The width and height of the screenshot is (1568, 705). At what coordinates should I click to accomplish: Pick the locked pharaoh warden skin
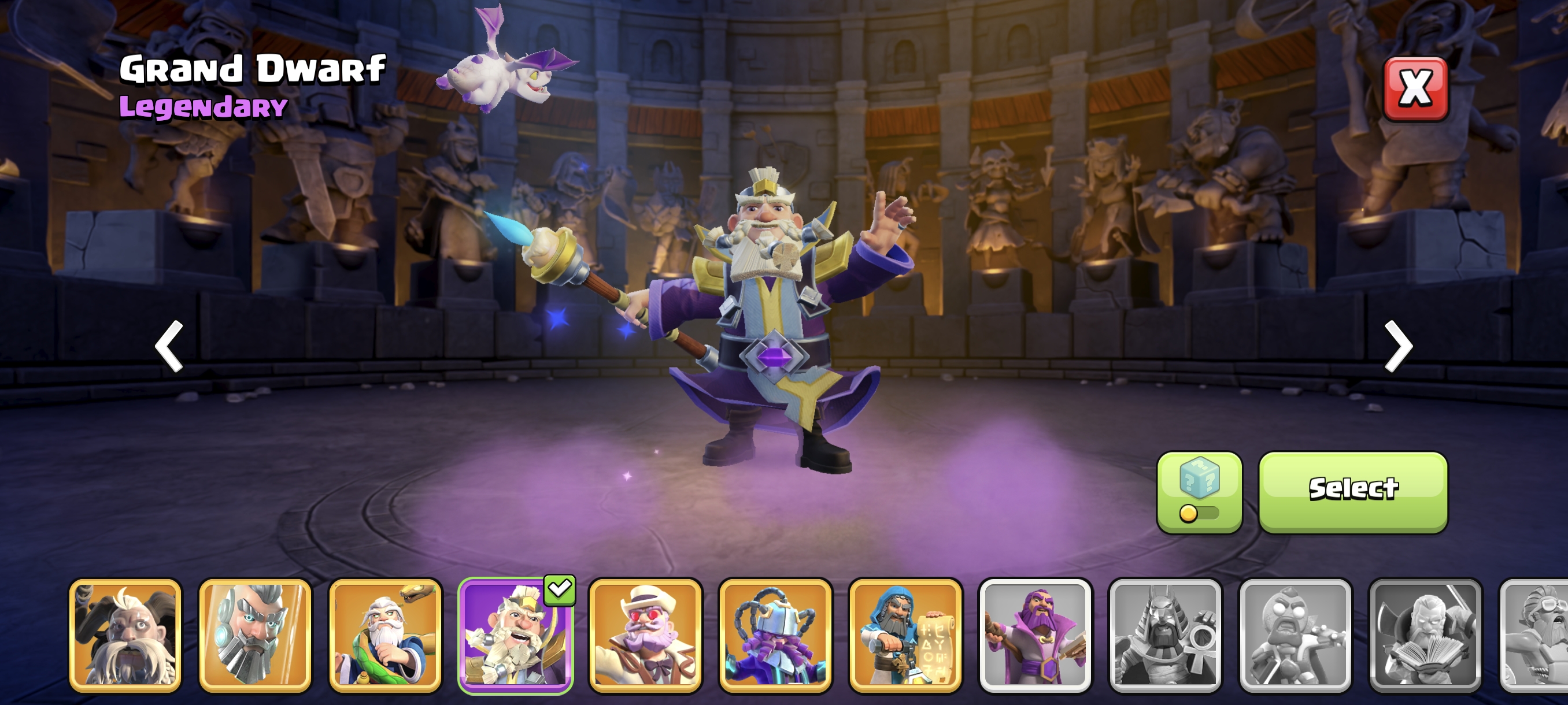pyautogui.click(x=1165, y=635)
